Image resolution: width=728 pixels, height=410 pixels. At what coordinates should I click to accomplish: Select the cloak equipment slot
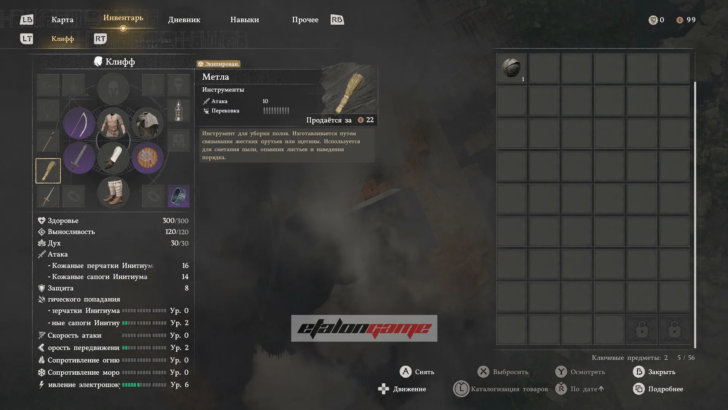[147, 124]
